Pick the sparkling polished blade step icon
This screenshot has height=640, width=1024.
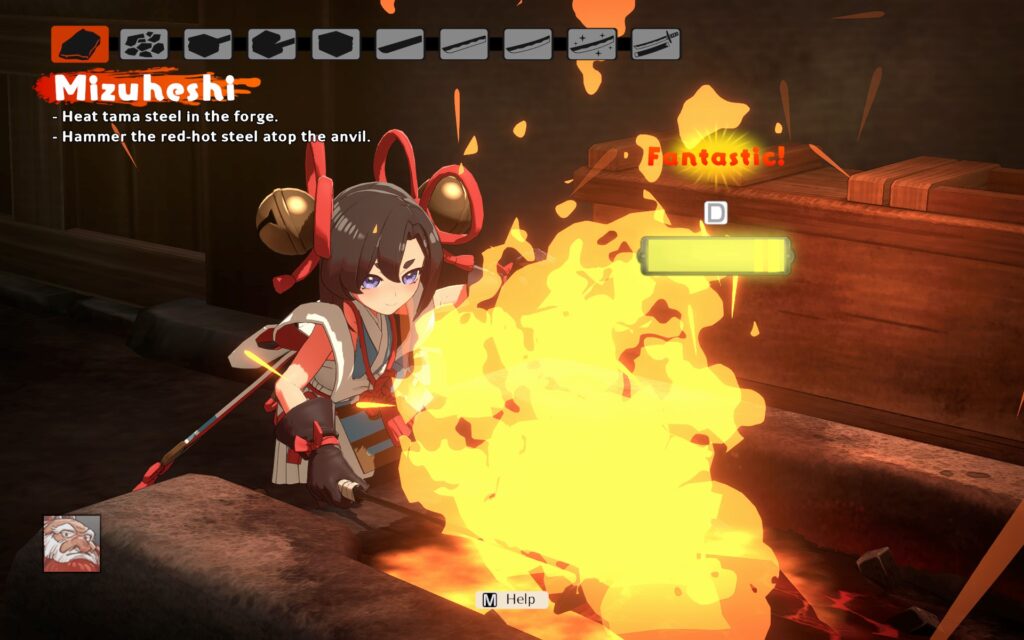592,44
